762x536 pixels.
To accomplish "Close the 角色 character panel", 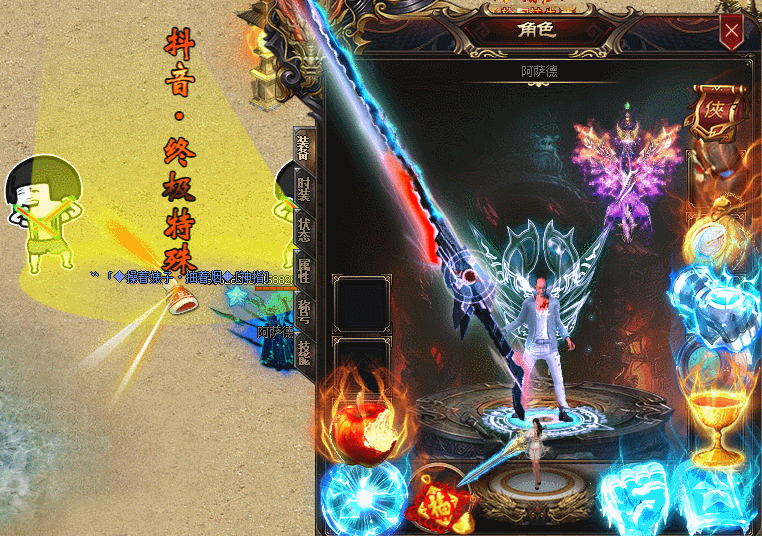I will pyautogui.click(x=732, y=31).
